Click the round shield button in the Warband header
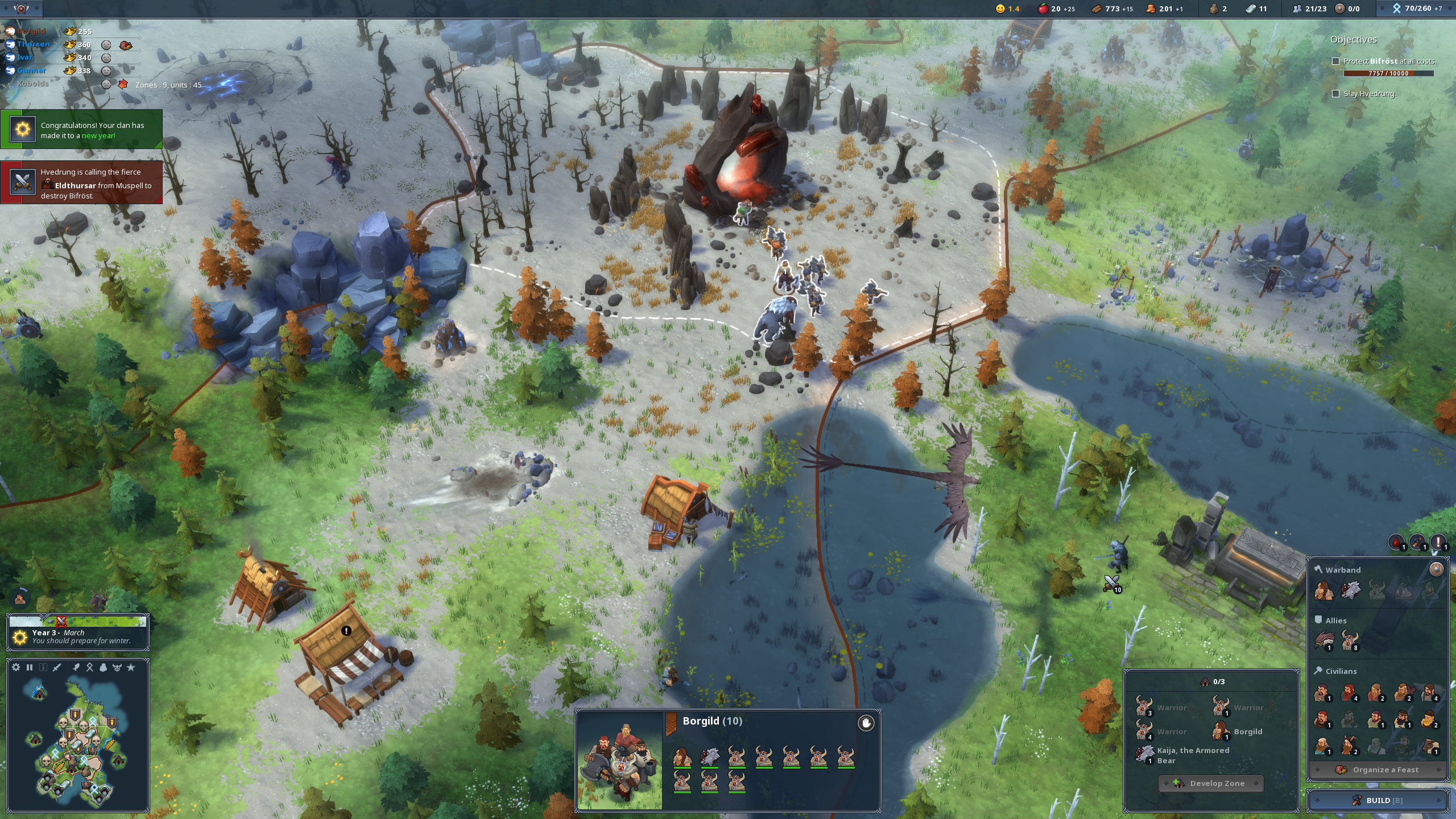 1436,569
